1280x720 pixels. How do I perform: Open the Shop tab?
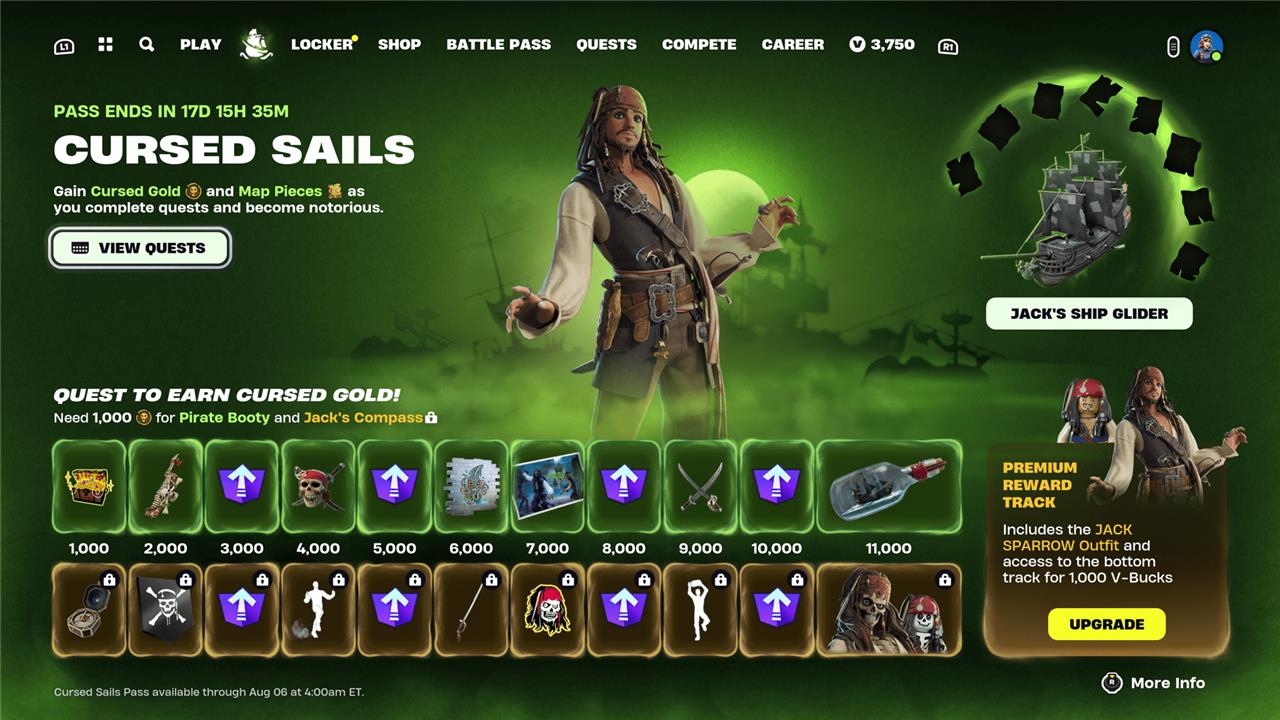point(399,44)
